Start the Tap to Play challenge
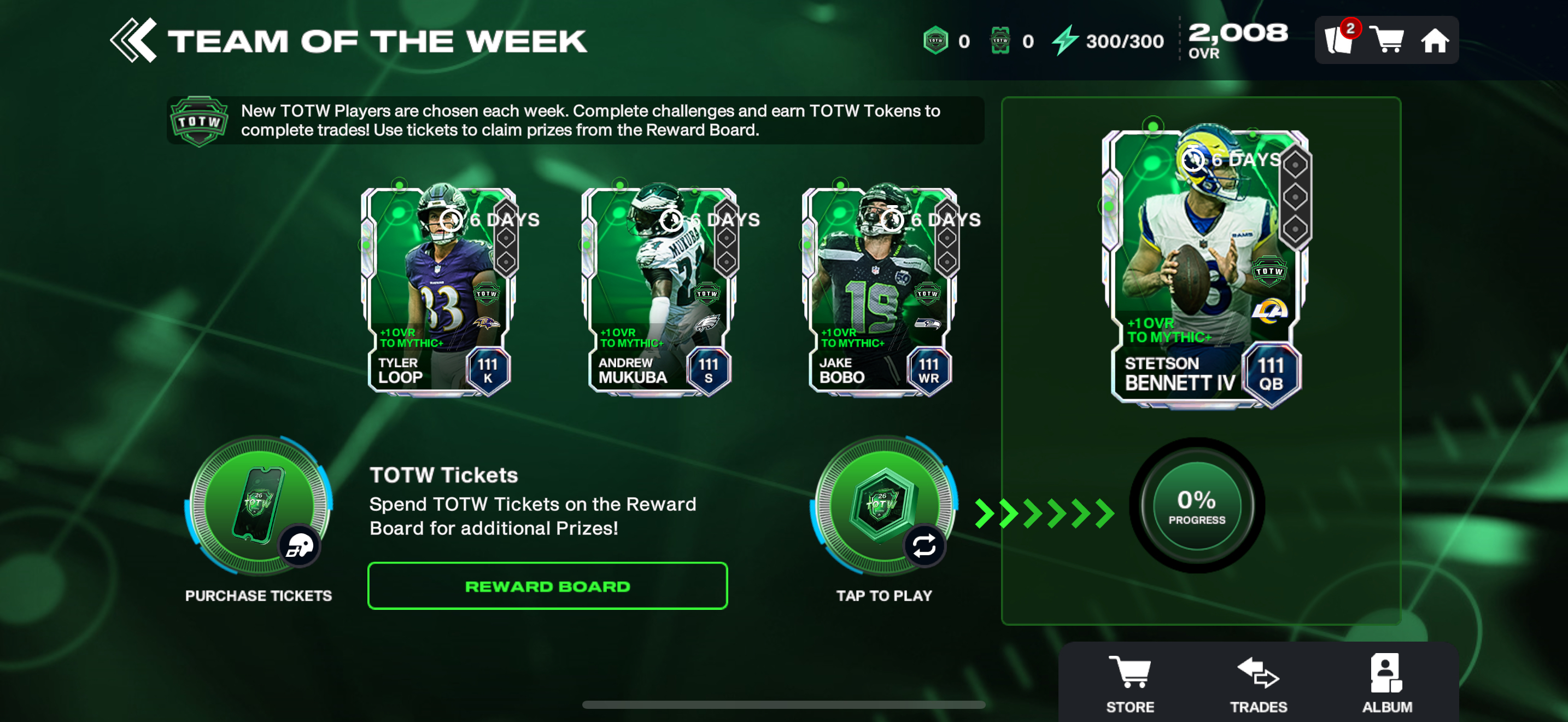Screen dimensions: 1568x722 pyautogui.click(x=884, y=506)
